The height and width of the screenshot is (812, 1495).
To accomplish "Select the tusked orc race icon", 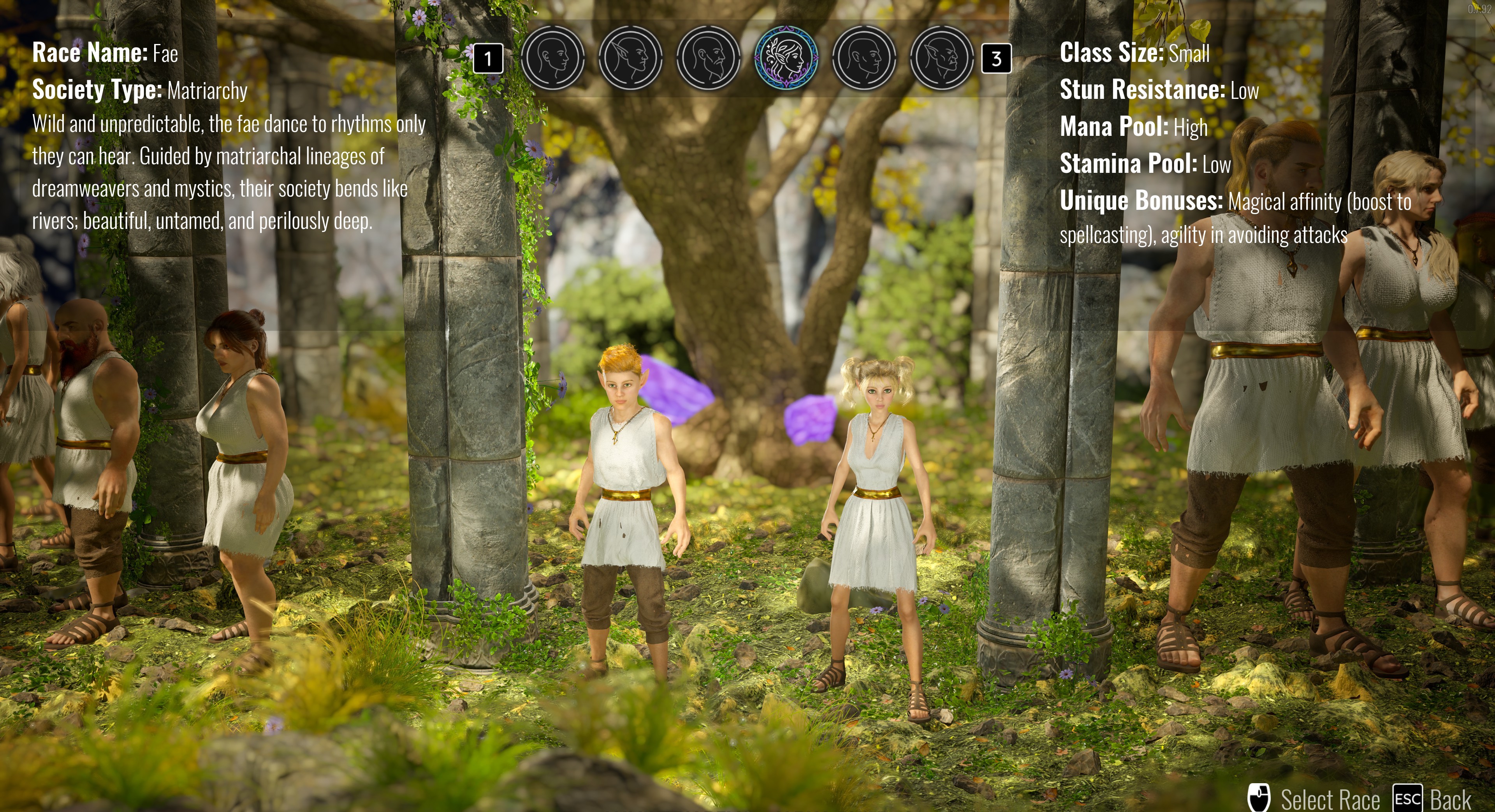I will (x=942, y=58).
